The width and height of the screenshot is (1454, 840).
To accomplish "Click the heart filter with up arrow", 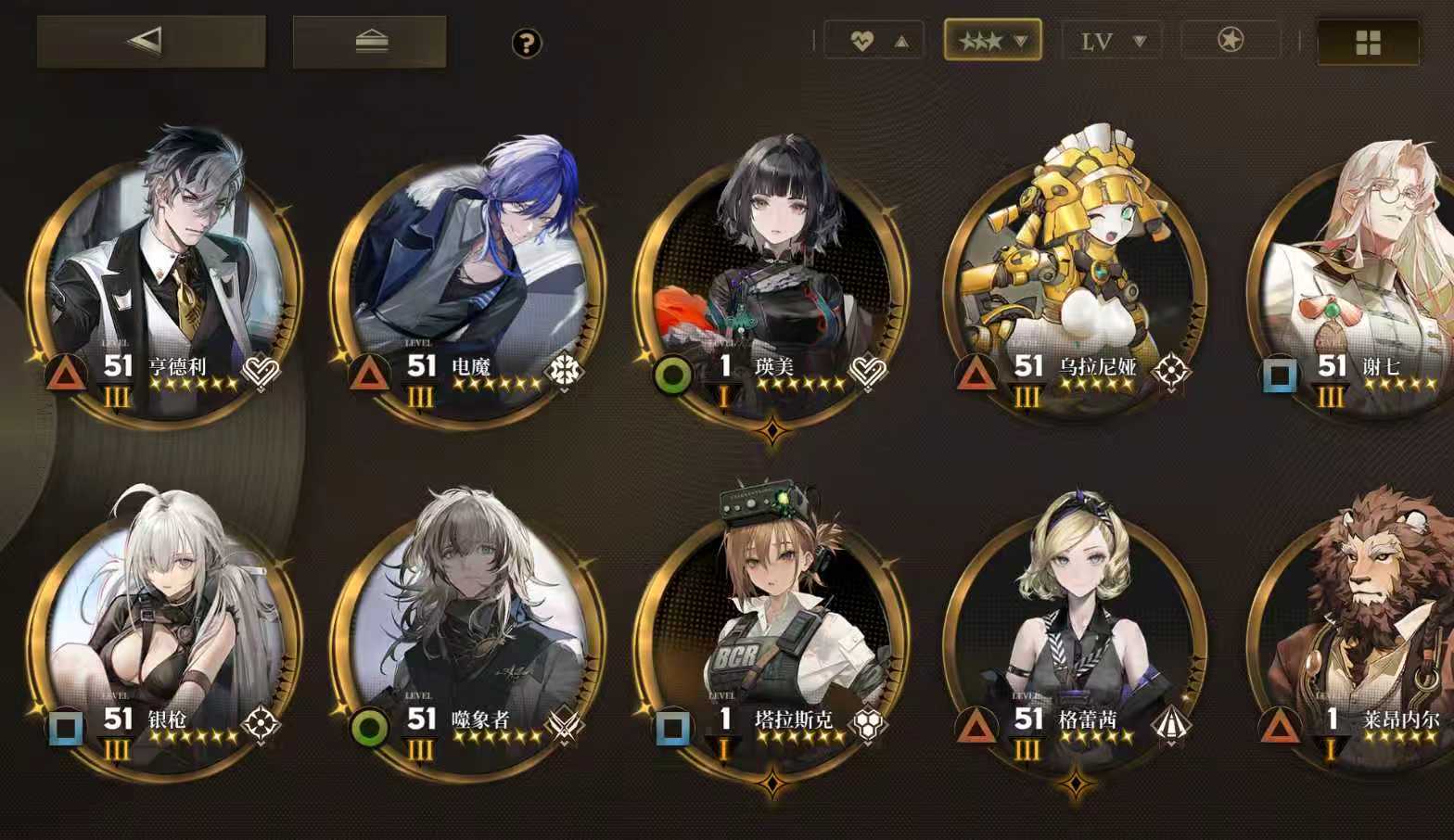I will point(873,41).
